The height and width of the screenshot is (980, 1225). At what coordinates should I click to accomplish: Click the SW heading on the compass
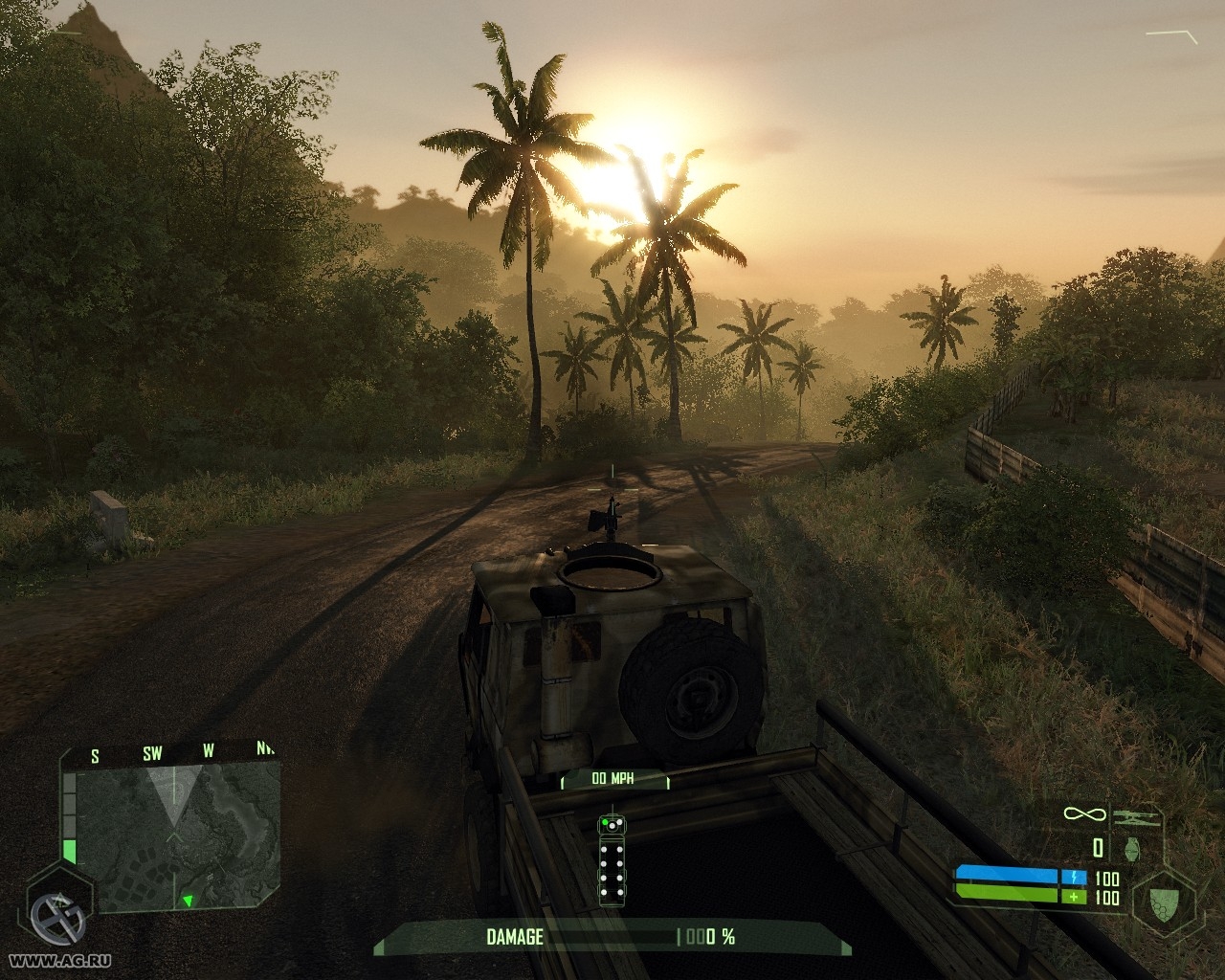pos(152,754)
